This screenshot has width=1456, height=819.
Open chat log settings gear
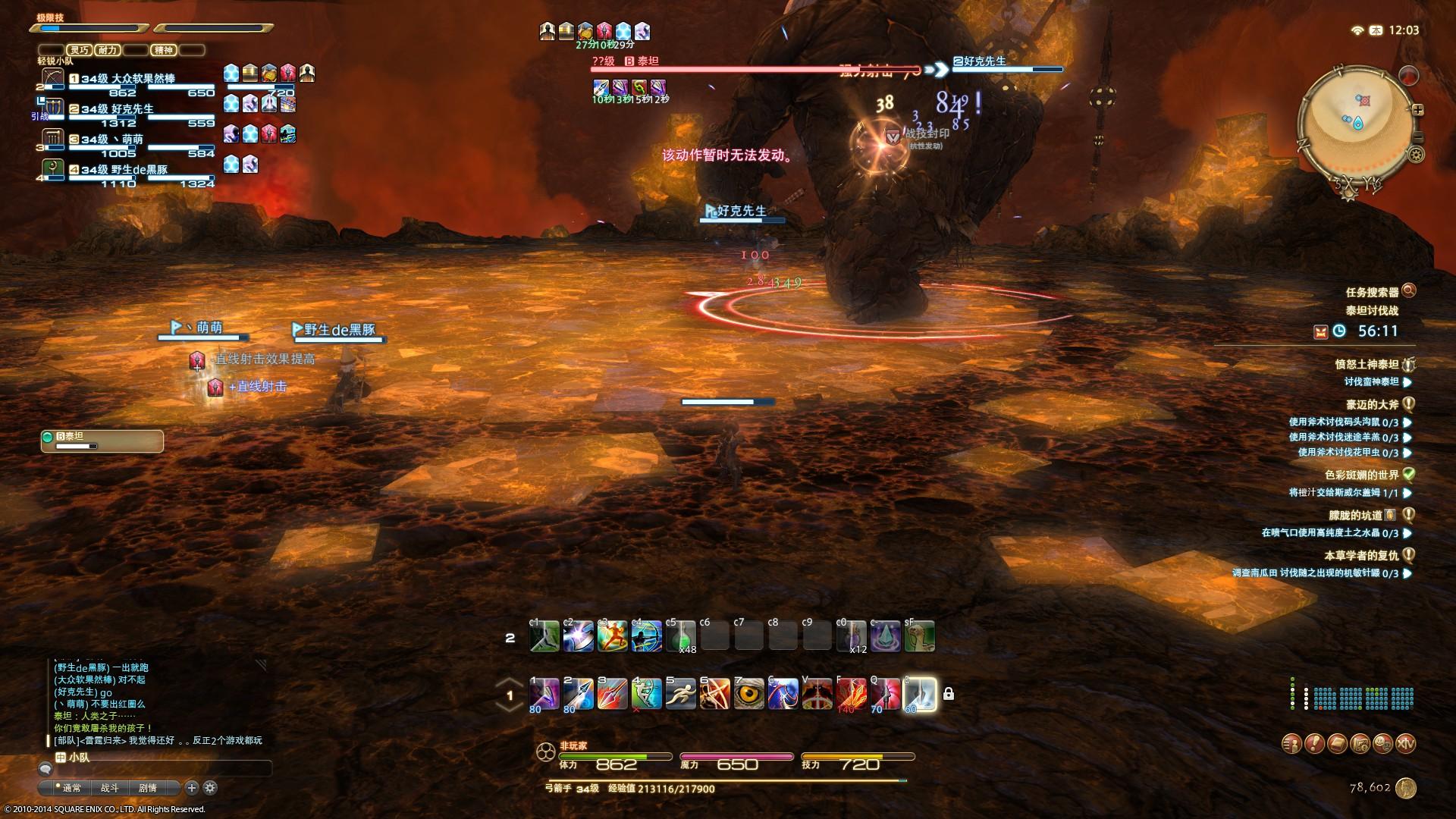pyautogui.click(x=210, y=788)
